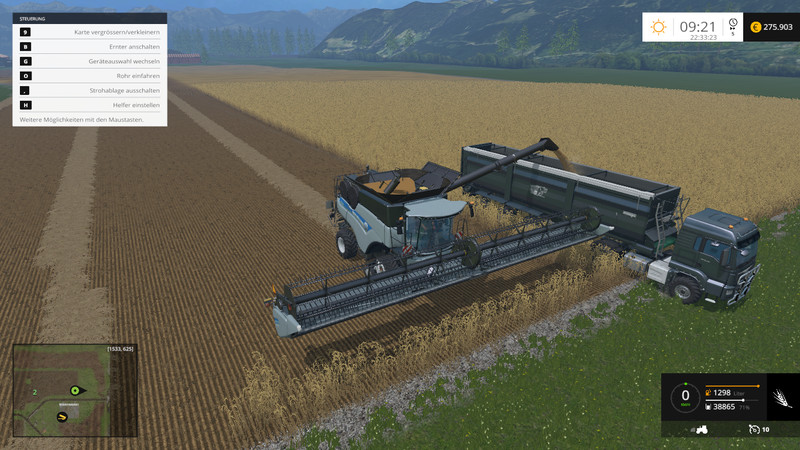Click the wheat crop icon

(x=779, y=400)
